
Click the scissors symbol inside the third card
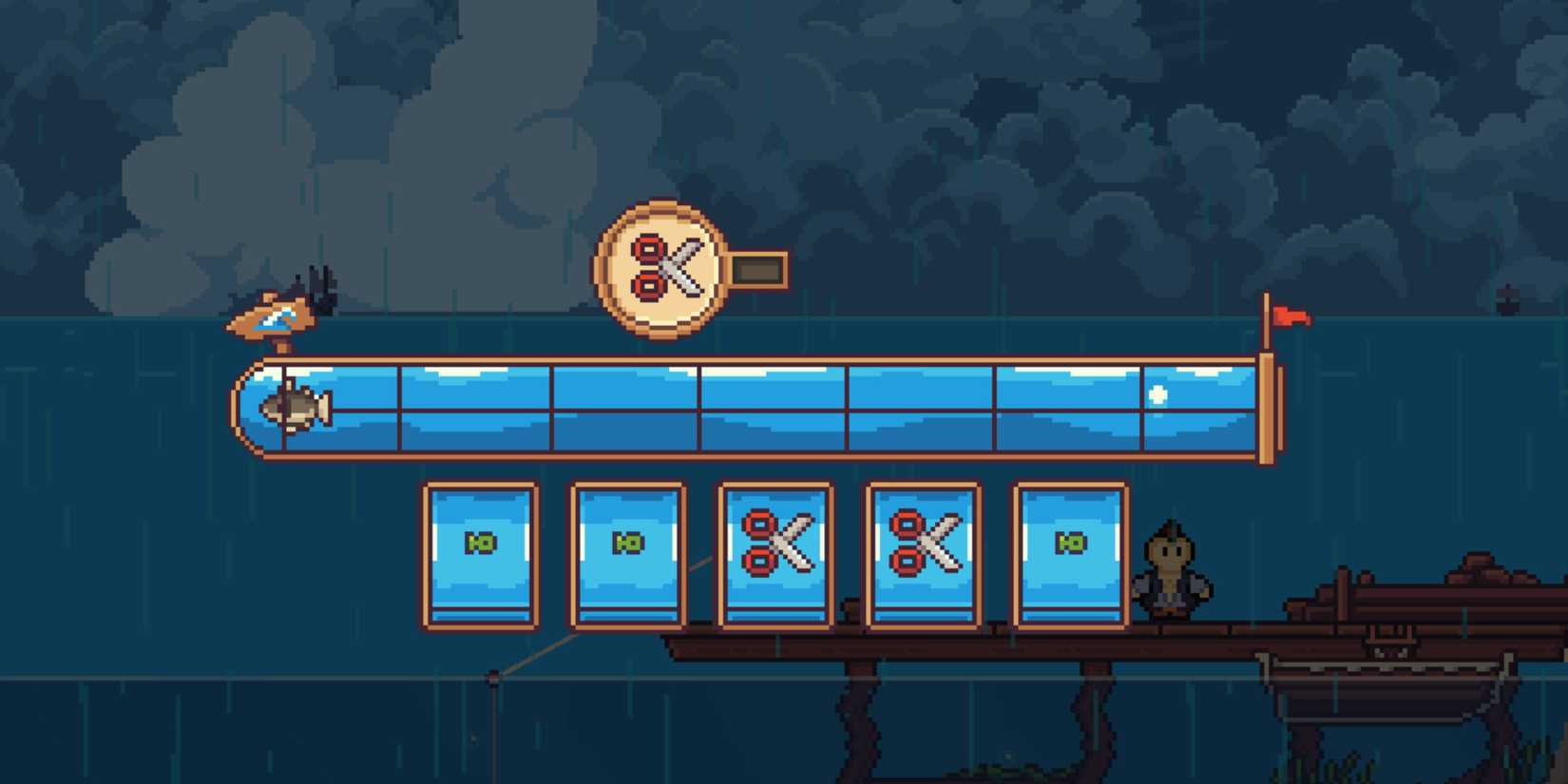coord(776,544)
